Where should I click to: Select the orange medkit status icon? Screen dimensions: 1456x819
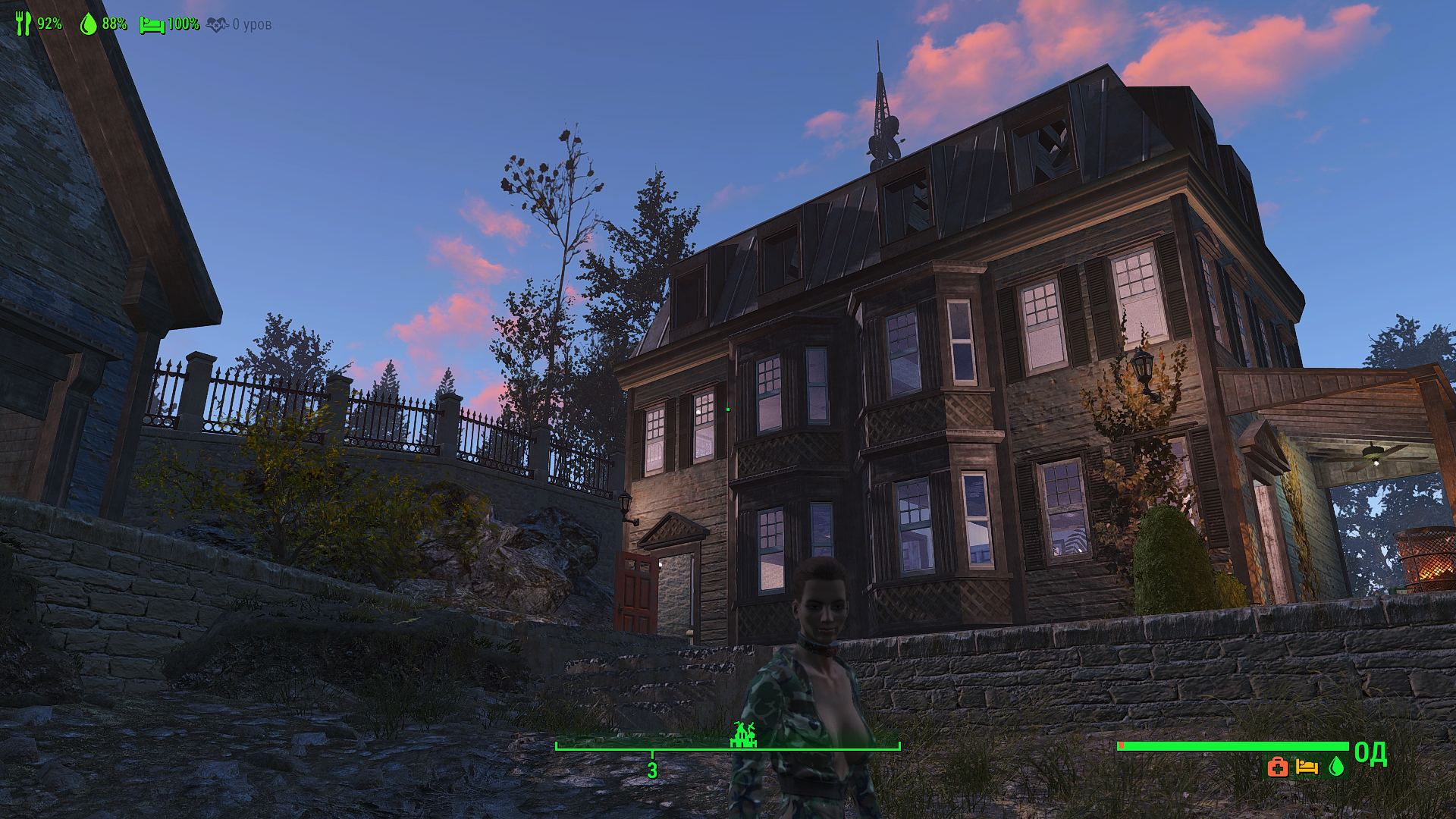point(1277,767)
